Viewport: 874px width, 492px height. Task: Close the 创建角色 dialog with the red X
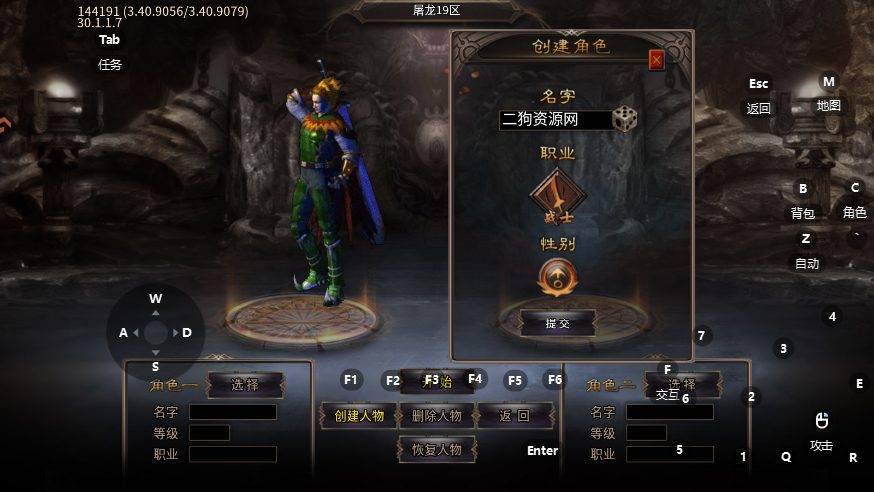point(656,60)
